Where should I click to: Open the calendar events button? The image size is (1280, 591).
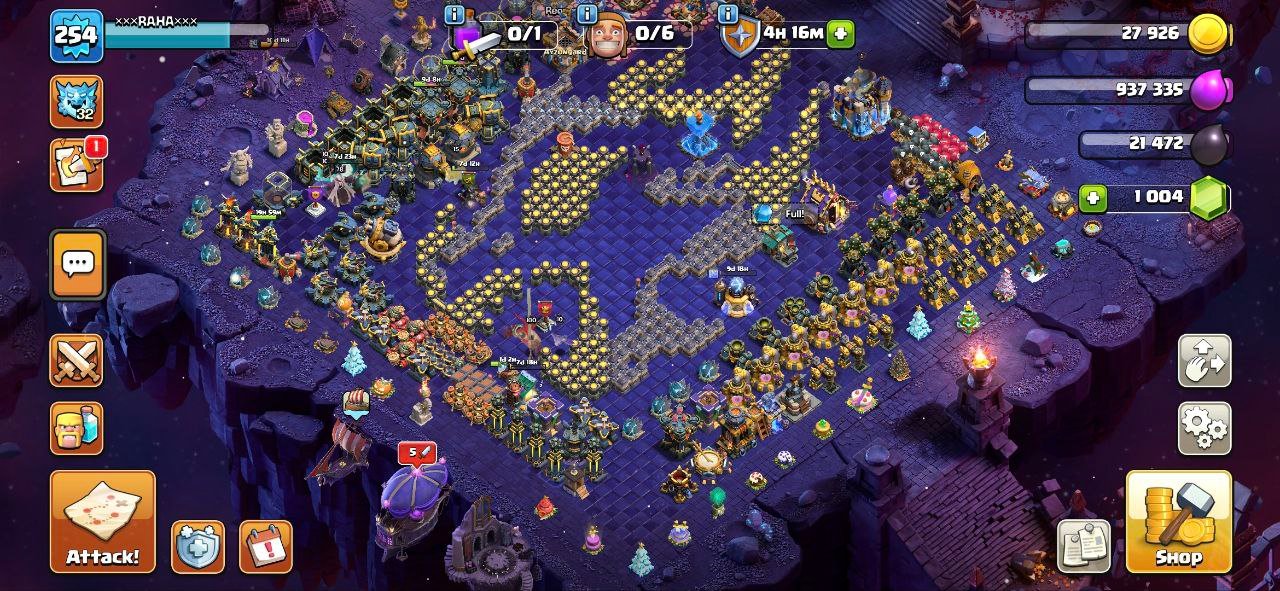pos(265,547)
